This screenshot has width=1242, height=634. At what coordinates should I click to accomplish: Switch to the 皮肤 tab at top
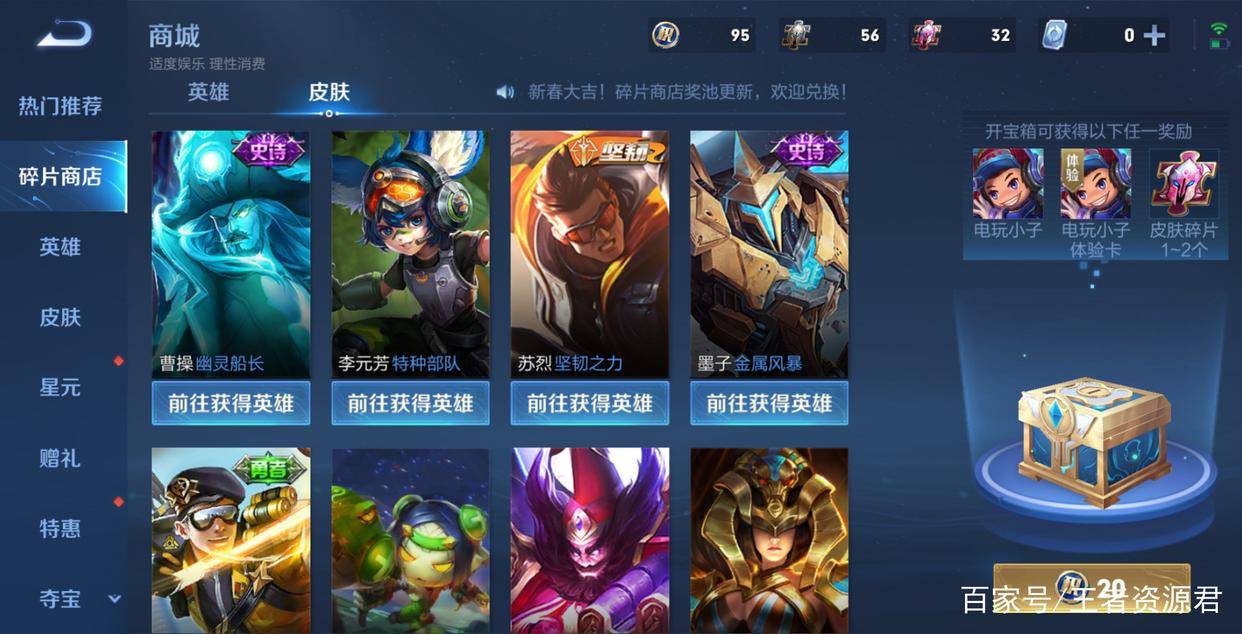point(329,92)
